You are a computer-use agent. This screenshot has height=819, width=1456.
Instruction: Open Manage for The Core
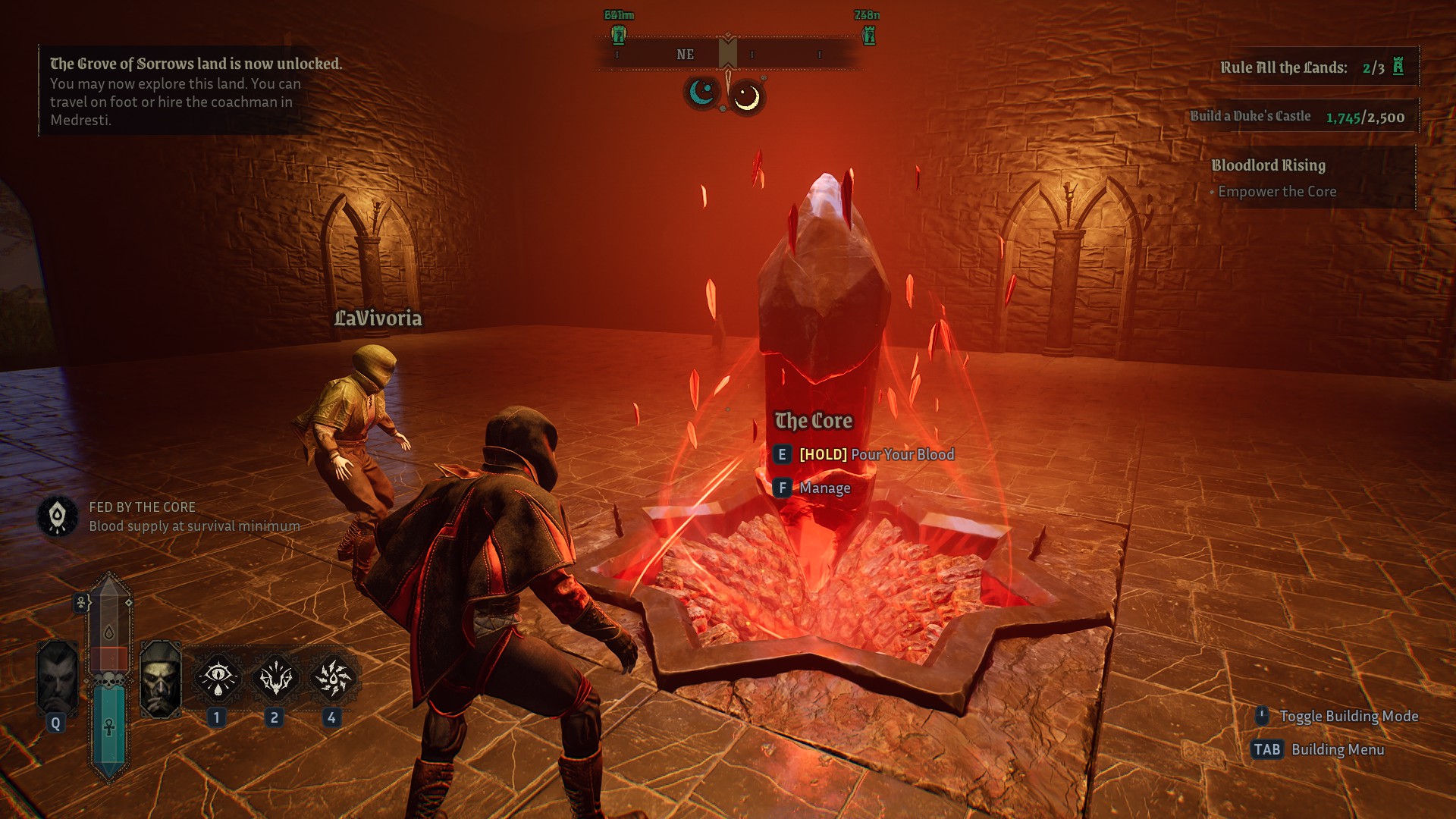[824, 488]
